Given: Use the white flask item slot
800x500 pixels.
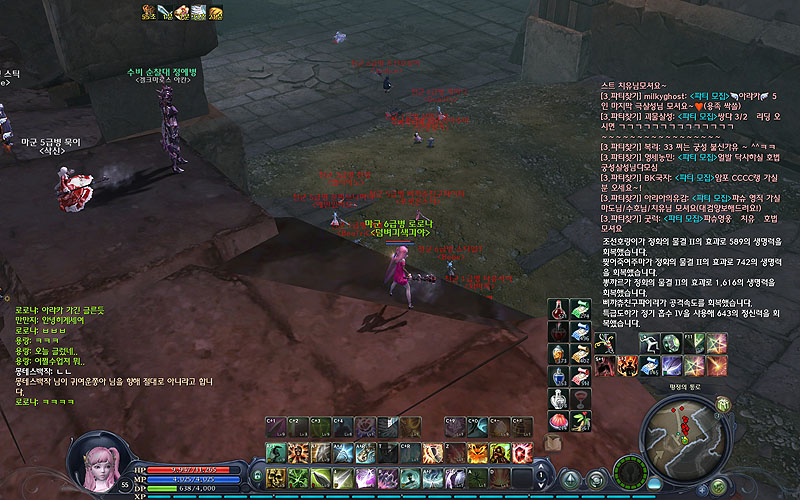Looking at the screenshot, I should (x=558, y=399).
